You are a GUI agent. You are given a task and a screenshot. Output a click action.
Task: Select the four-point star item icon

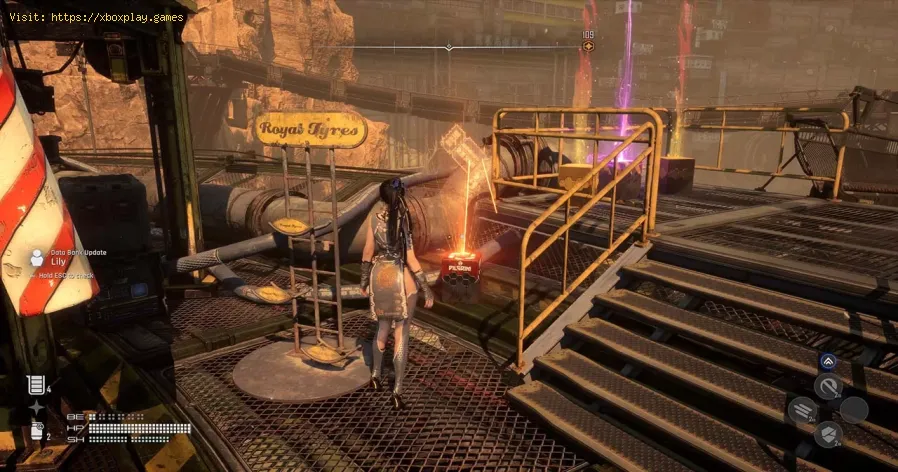pyautogui.click(x=36, y=407)
